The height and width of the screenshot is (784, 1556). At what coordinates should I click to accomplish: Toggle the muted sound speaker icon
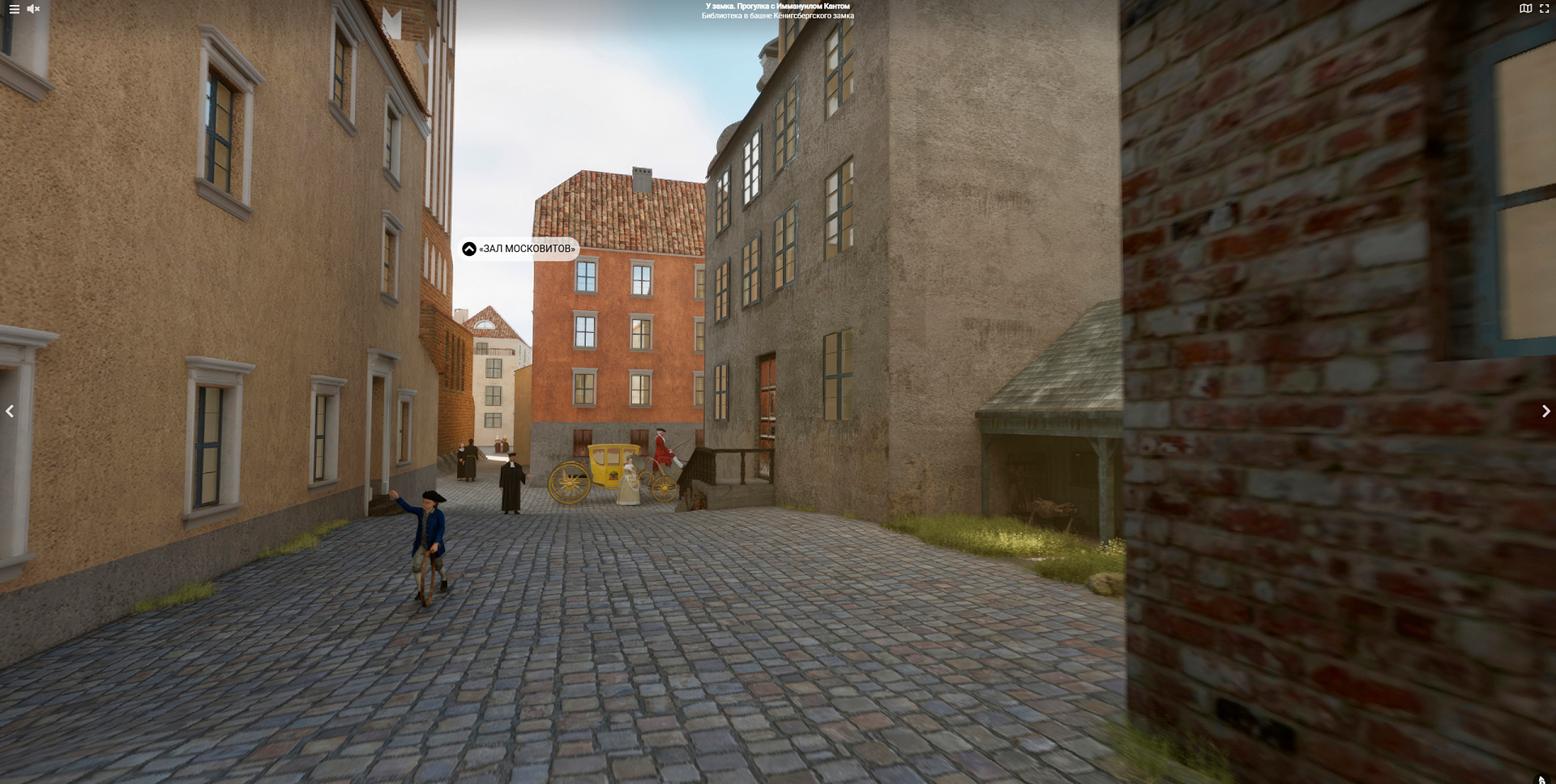tap(33, 9)
